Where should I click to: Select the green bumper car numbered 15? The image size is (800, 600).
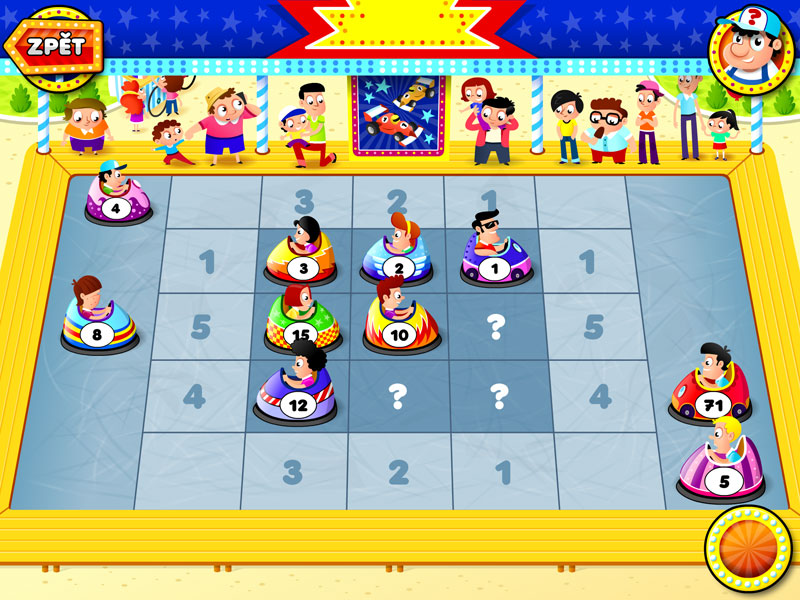pyautogui.click(x=301, y=324)
